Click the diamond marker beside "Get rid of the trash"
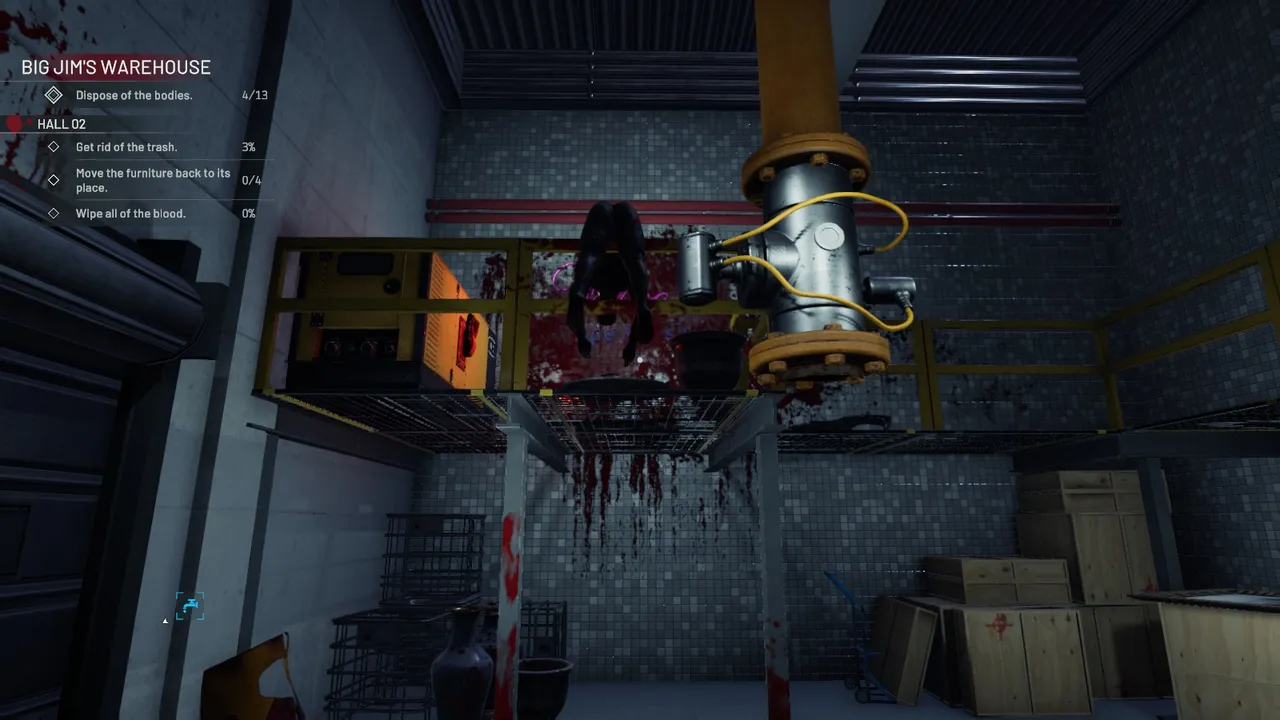The width and height of the screenshot is (1280, 720). coord(55,146)
